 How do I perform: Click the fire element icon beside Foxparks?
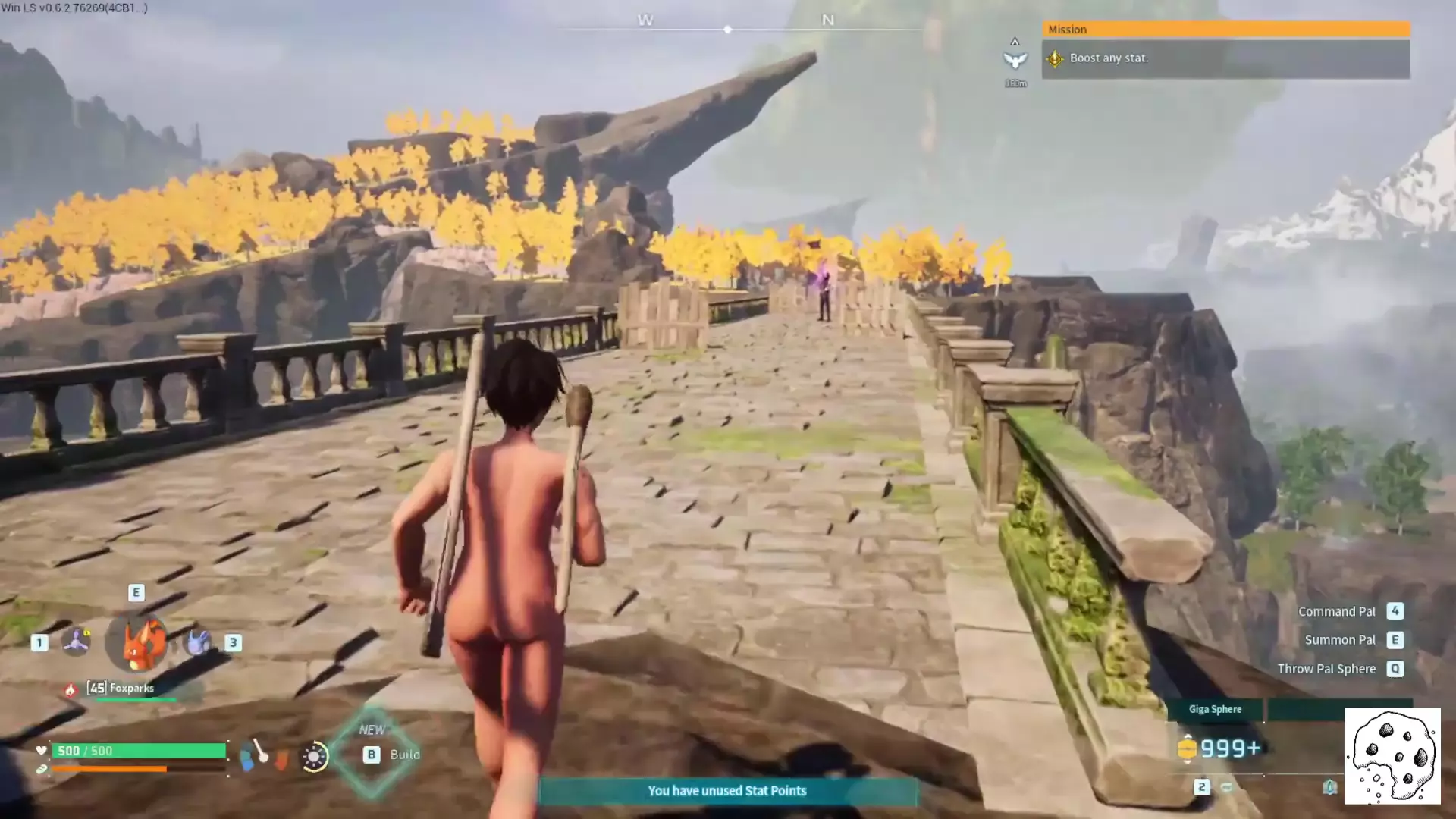(71, 689)
